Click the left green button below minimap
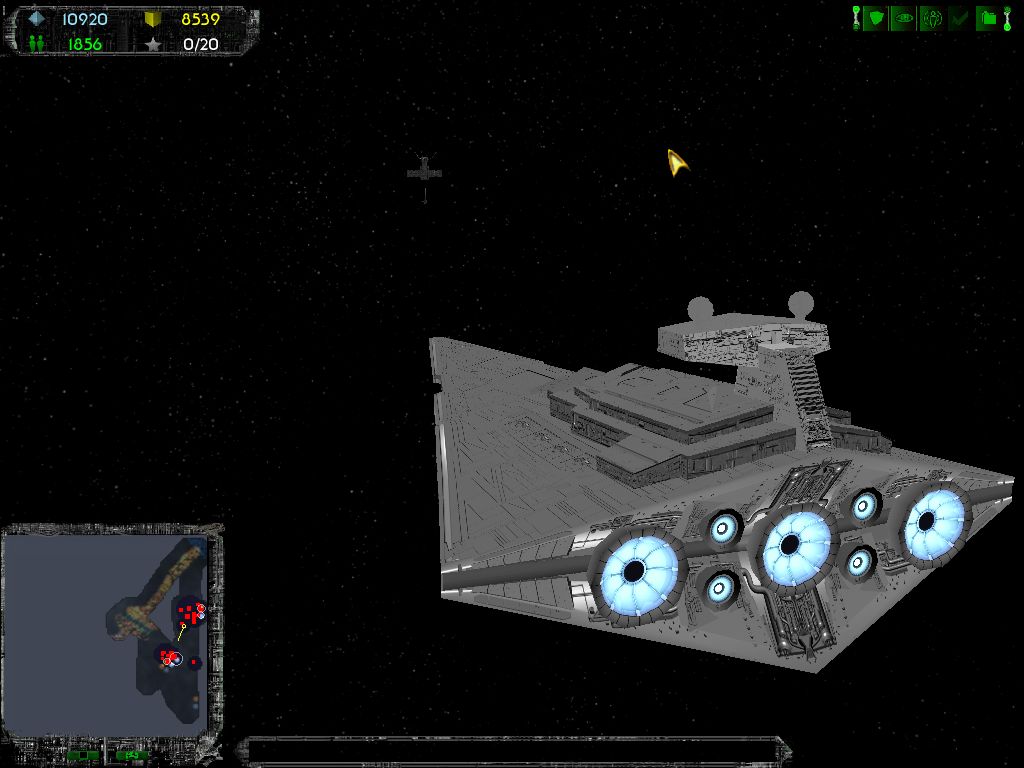The height and width of the screenshot is (768, 1024). [83, 754]
